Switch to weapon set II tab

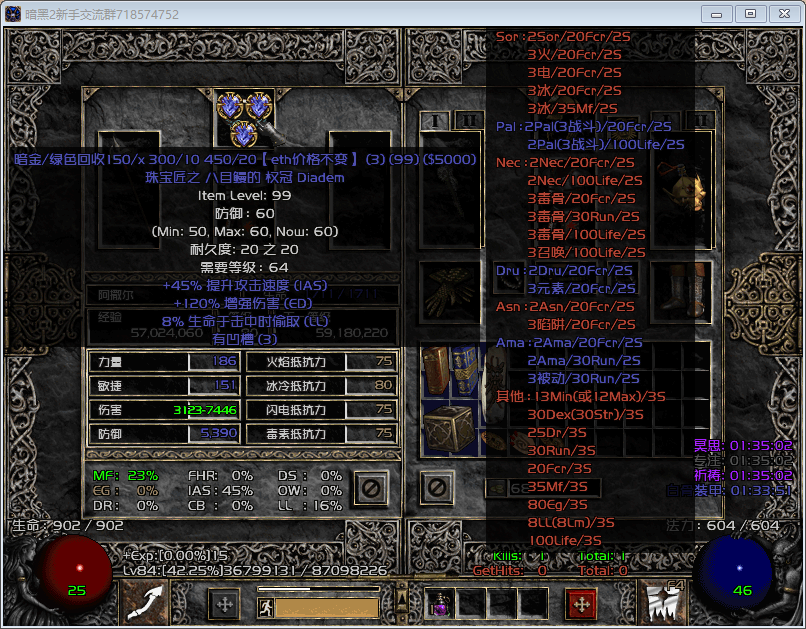point(467,121)
